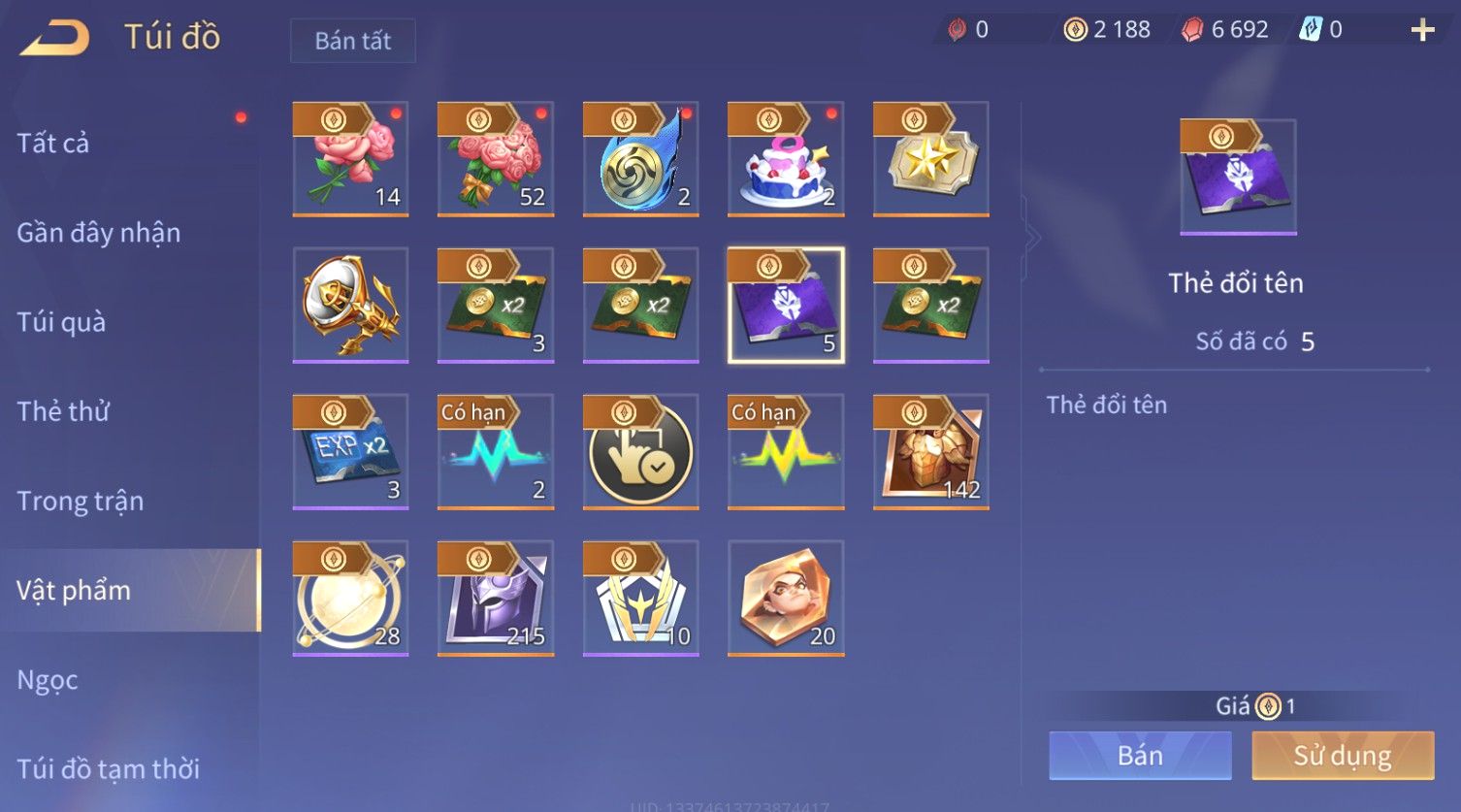The height and width of the screenshot is (812, 1461).
Task: Open the Ngọc category
Action: pos(48,680)
